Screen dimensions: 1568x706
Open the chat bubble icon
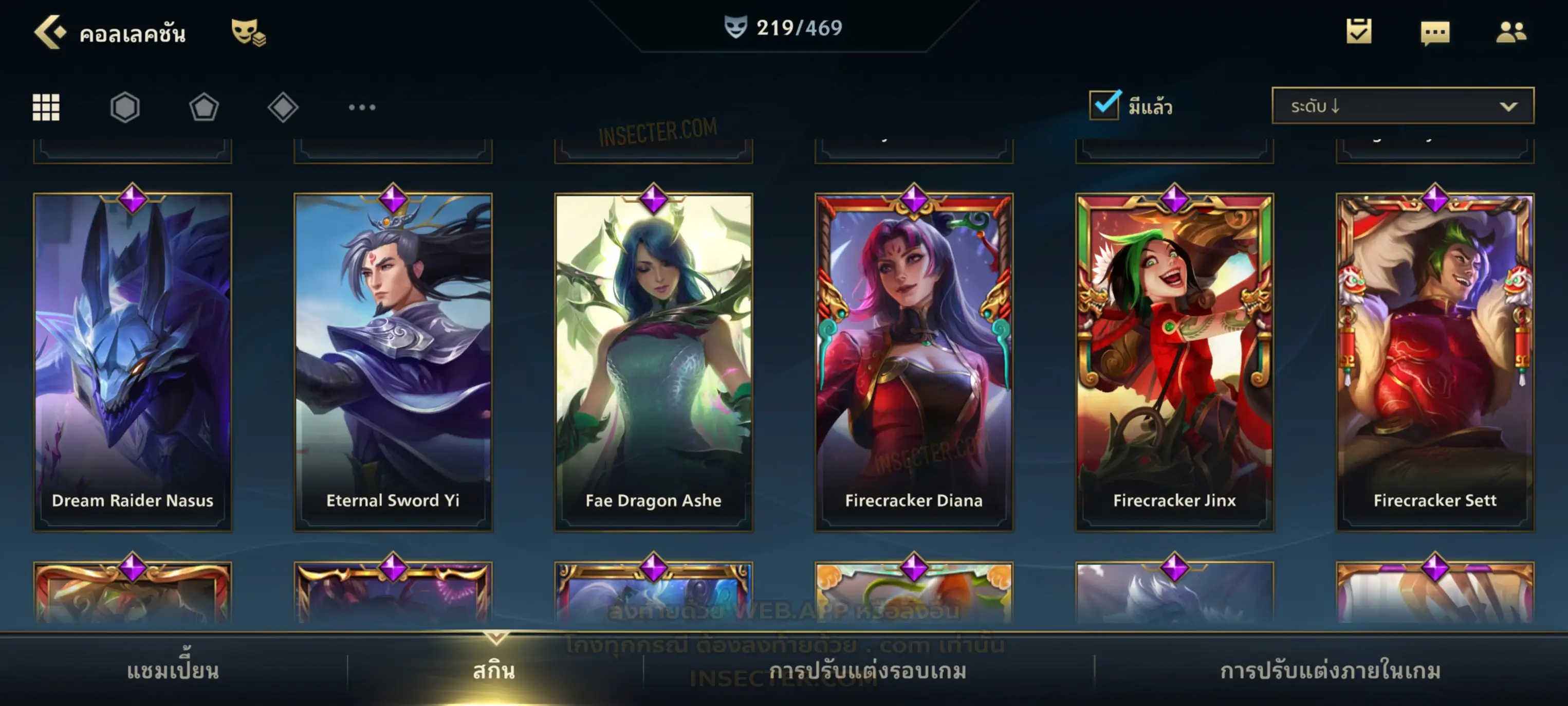point(1434,32)
